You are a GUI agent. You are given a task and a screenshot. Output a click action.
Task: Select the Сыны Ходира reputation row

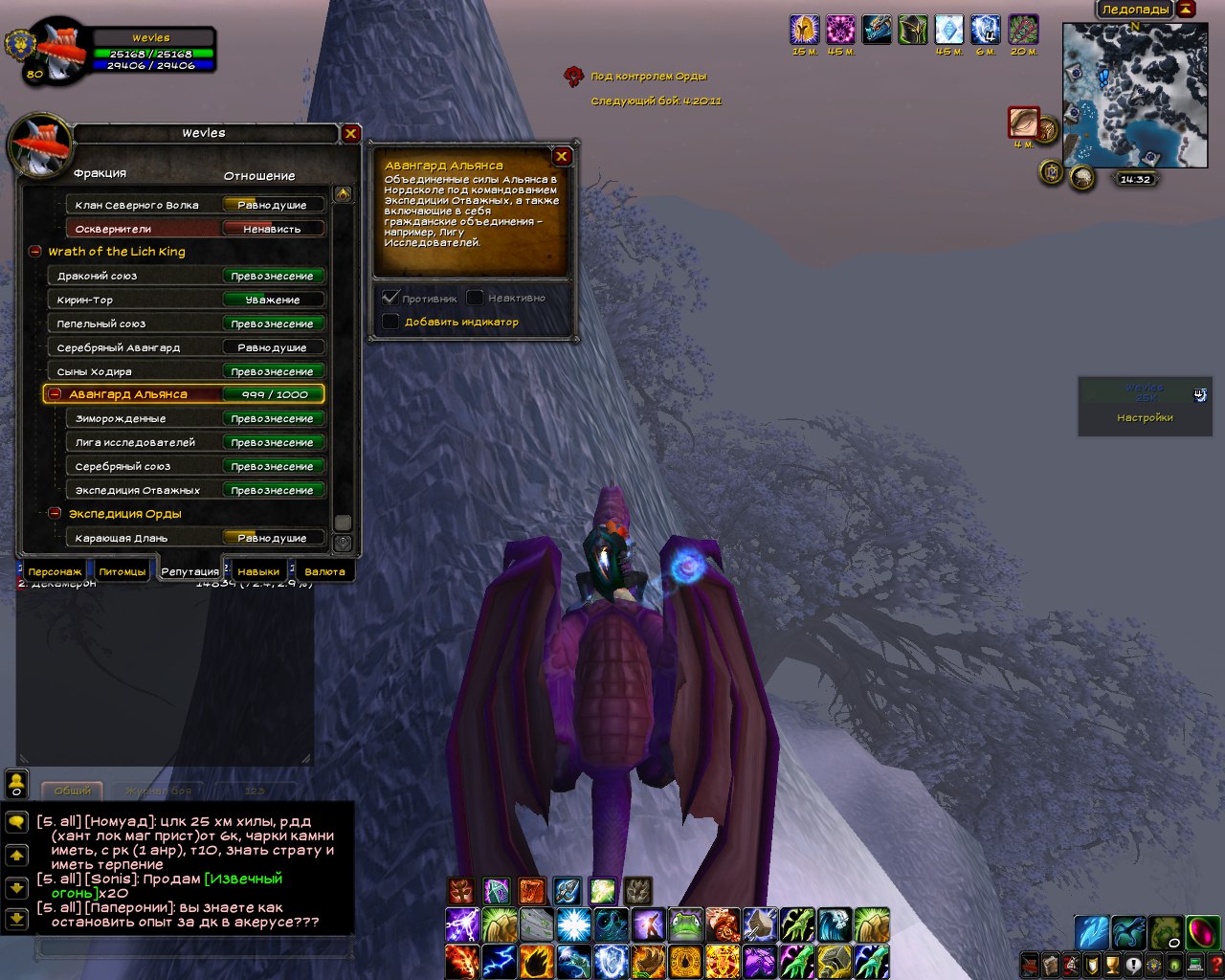pos(187,371)
